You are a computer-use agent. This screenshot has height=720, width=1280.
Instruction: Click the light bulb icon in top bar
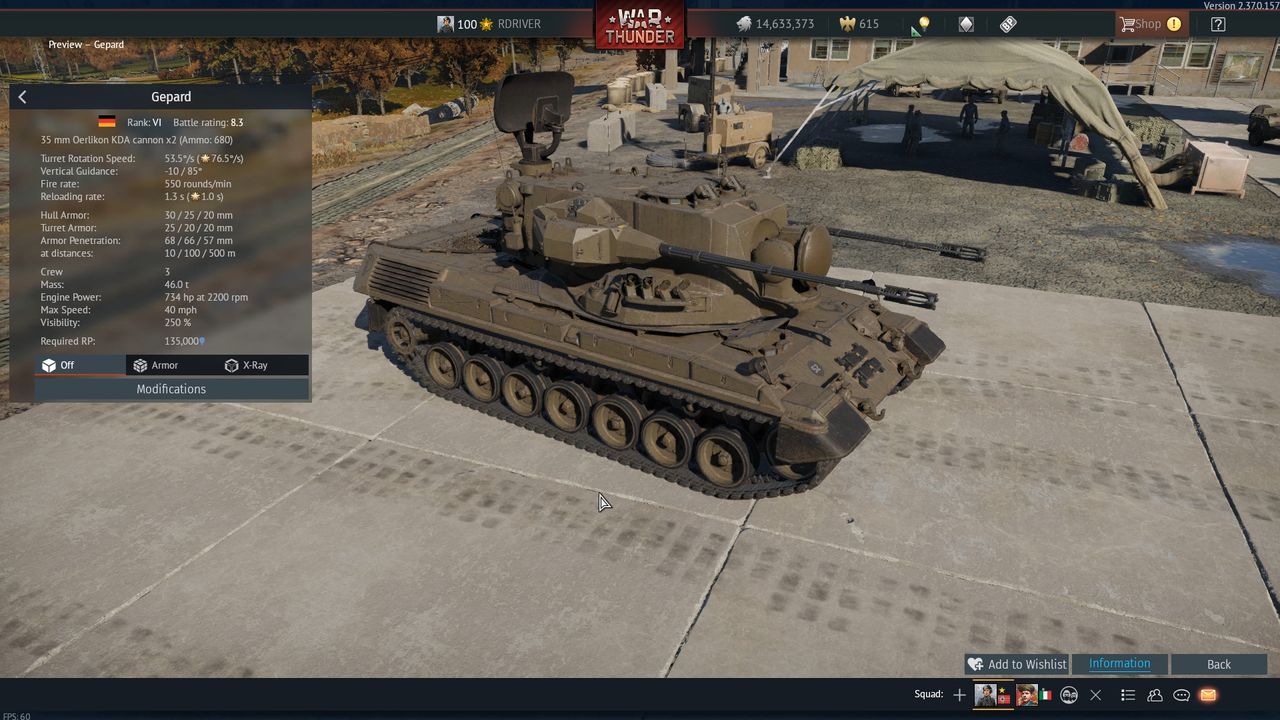[x=923, y=24]
